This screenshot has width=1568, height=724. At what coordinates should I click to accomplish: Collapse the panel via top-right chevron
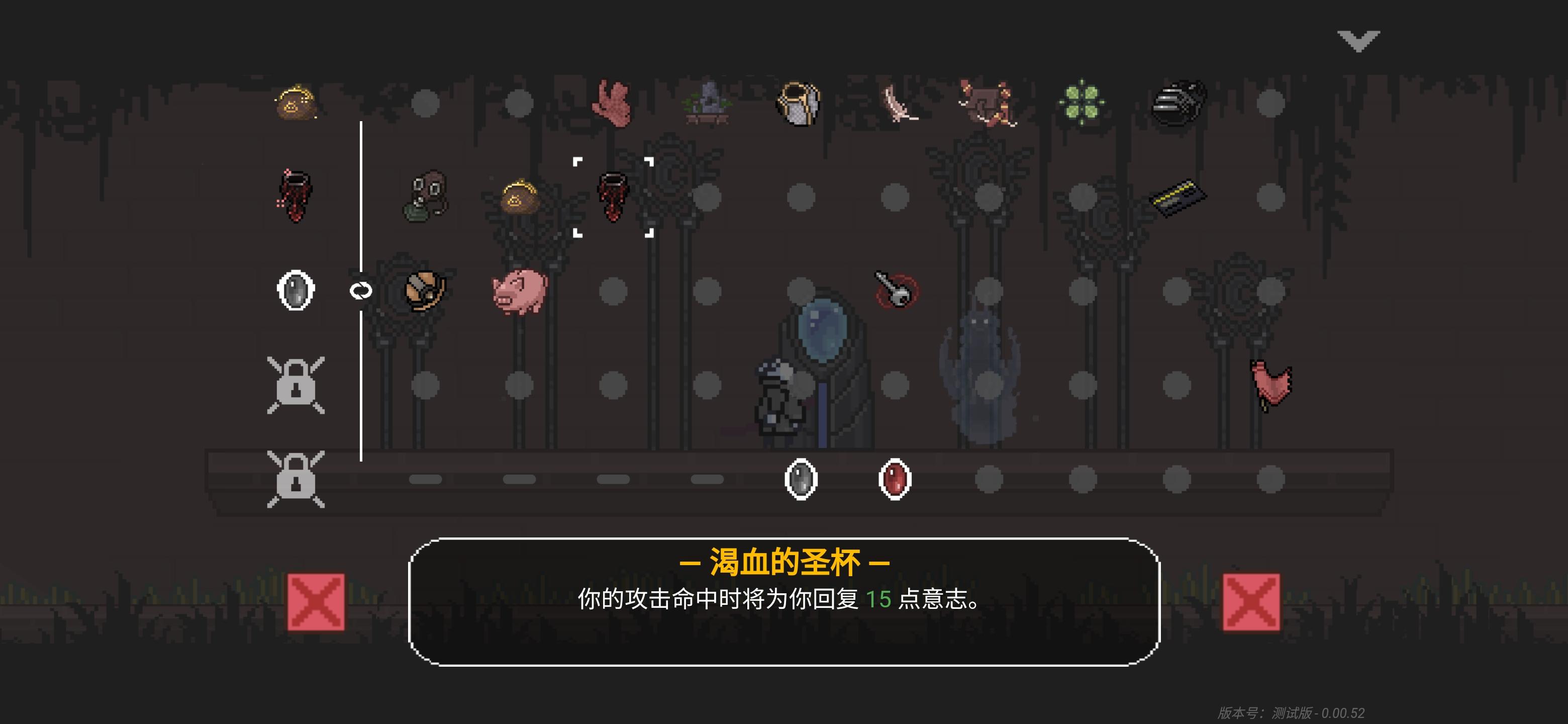coord(1359,40)
